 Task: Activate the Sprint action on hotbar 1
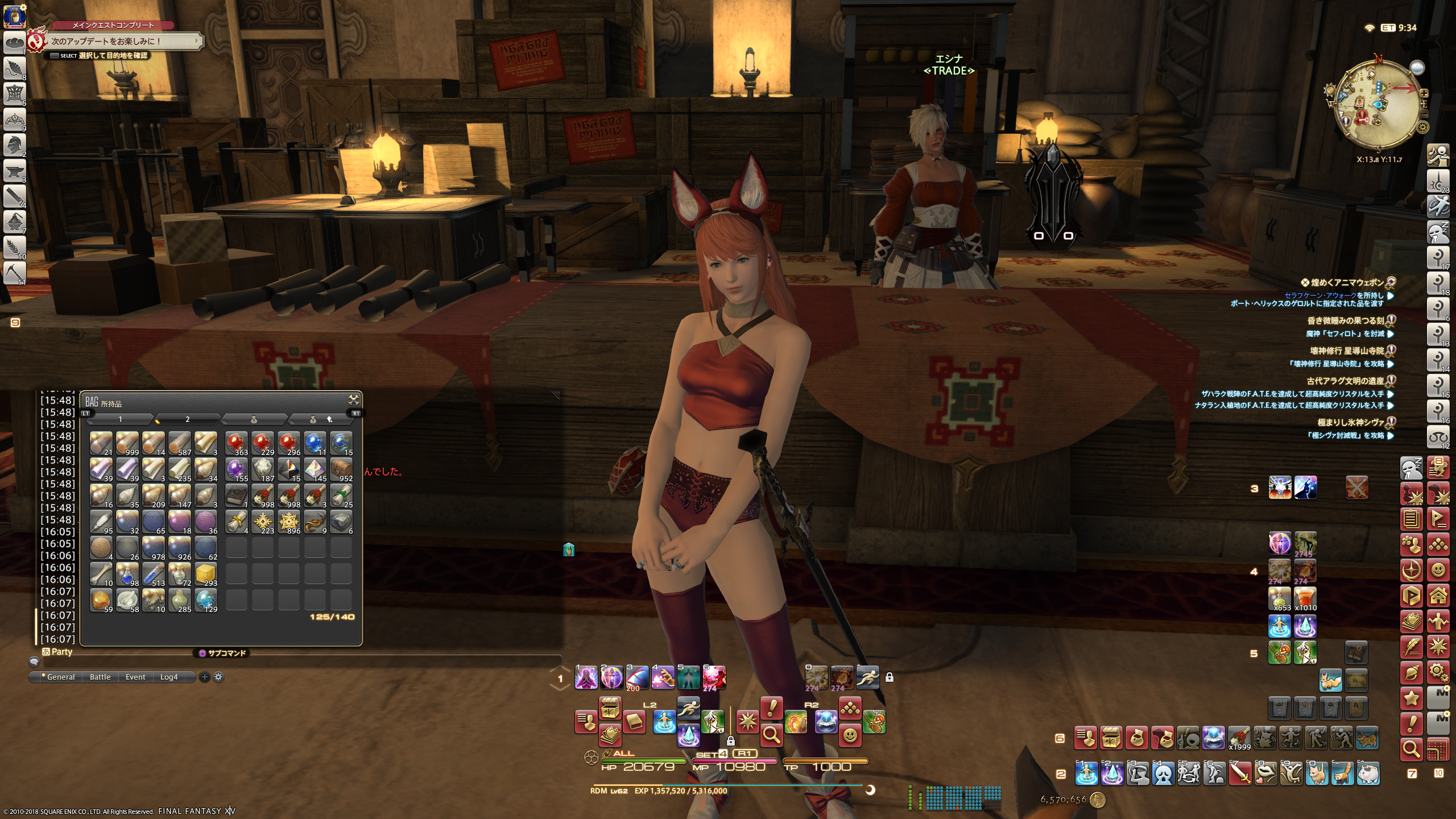click(867, 677)
